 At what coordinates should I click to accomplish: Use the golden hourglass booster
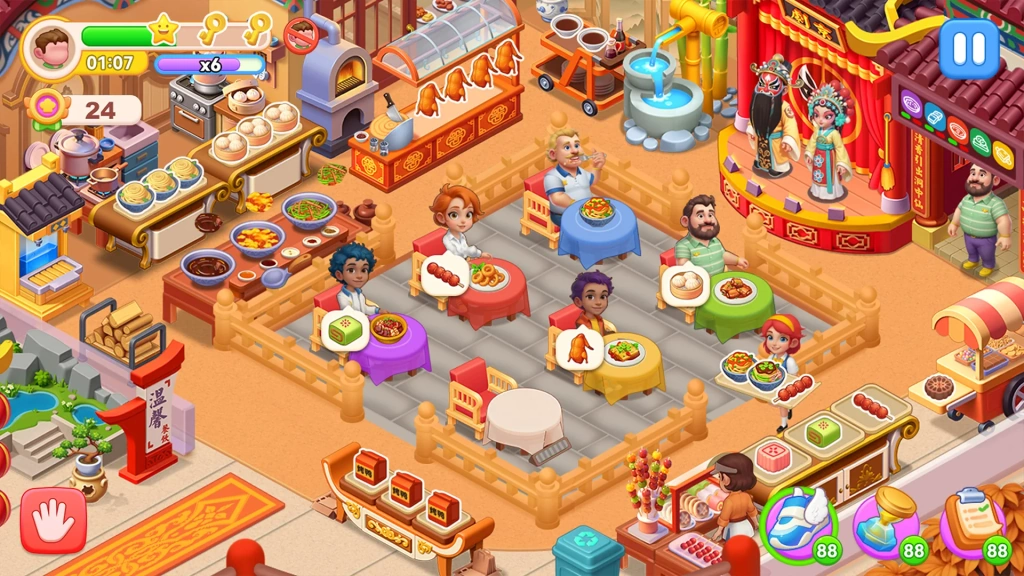(886, 521)
